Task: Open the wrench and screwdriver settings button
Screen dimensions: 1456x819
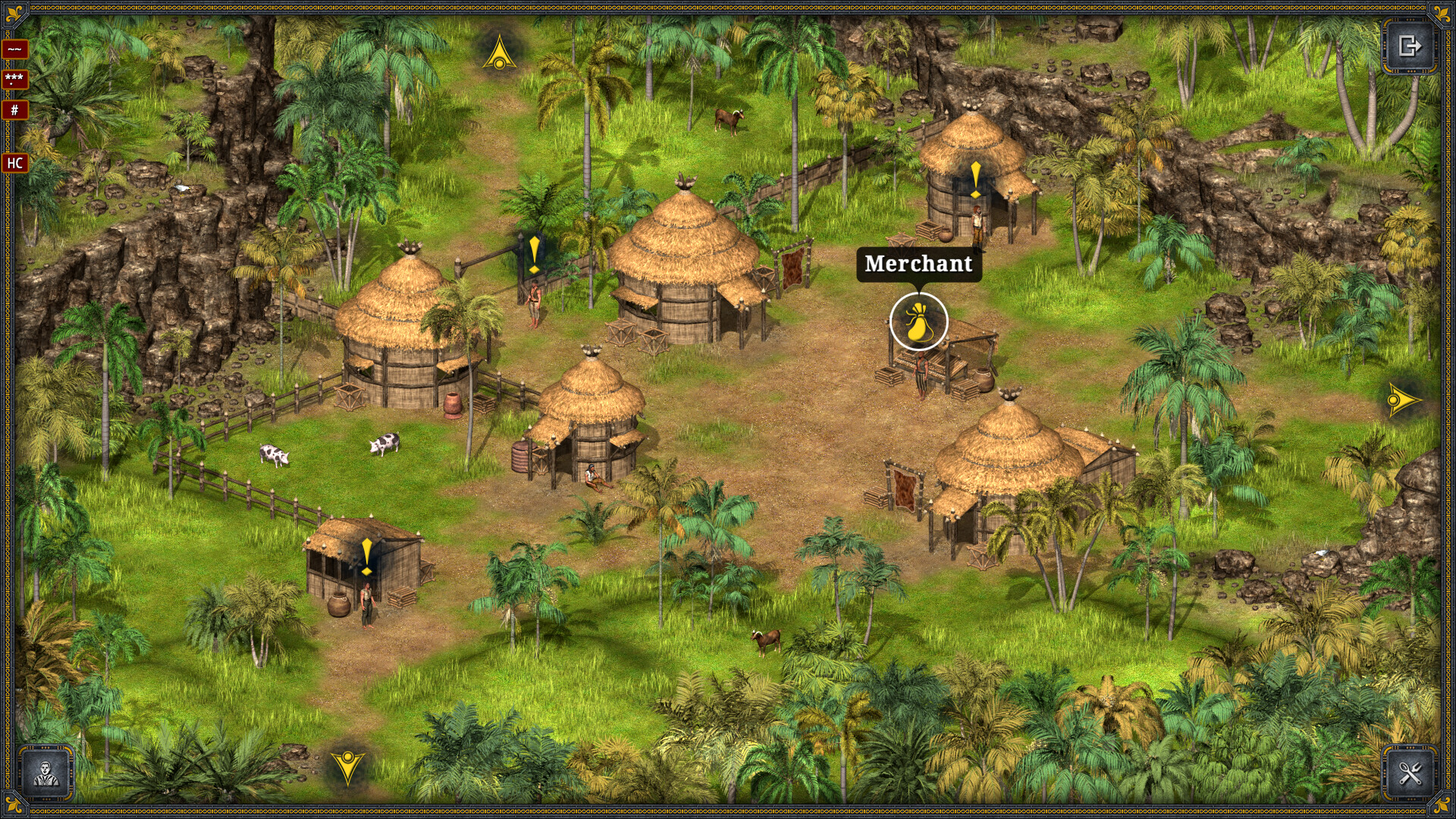Action: coord(1410,773)
